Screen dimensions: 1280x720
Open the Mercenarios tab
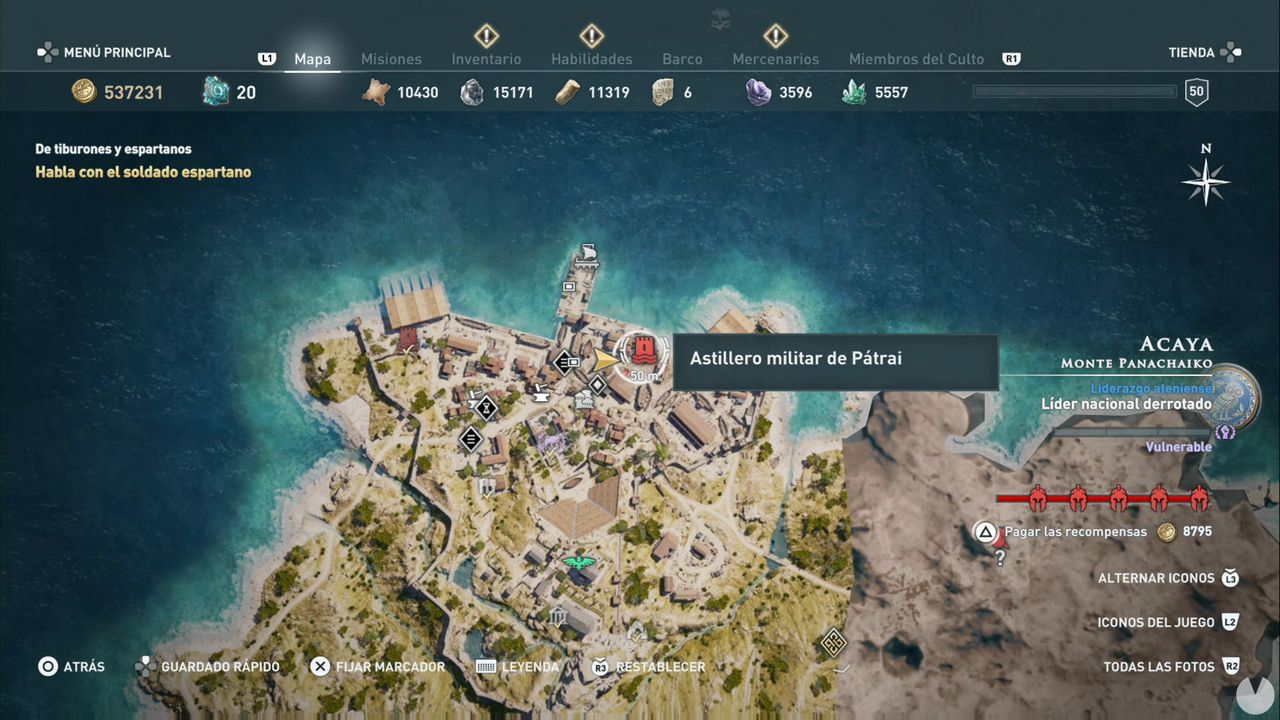click(776, 59)
